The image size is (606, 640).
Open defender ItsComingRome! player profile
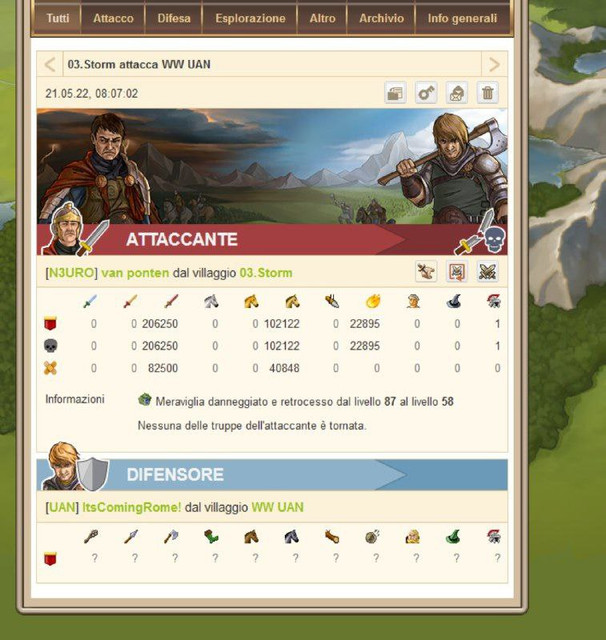[123, 508]
